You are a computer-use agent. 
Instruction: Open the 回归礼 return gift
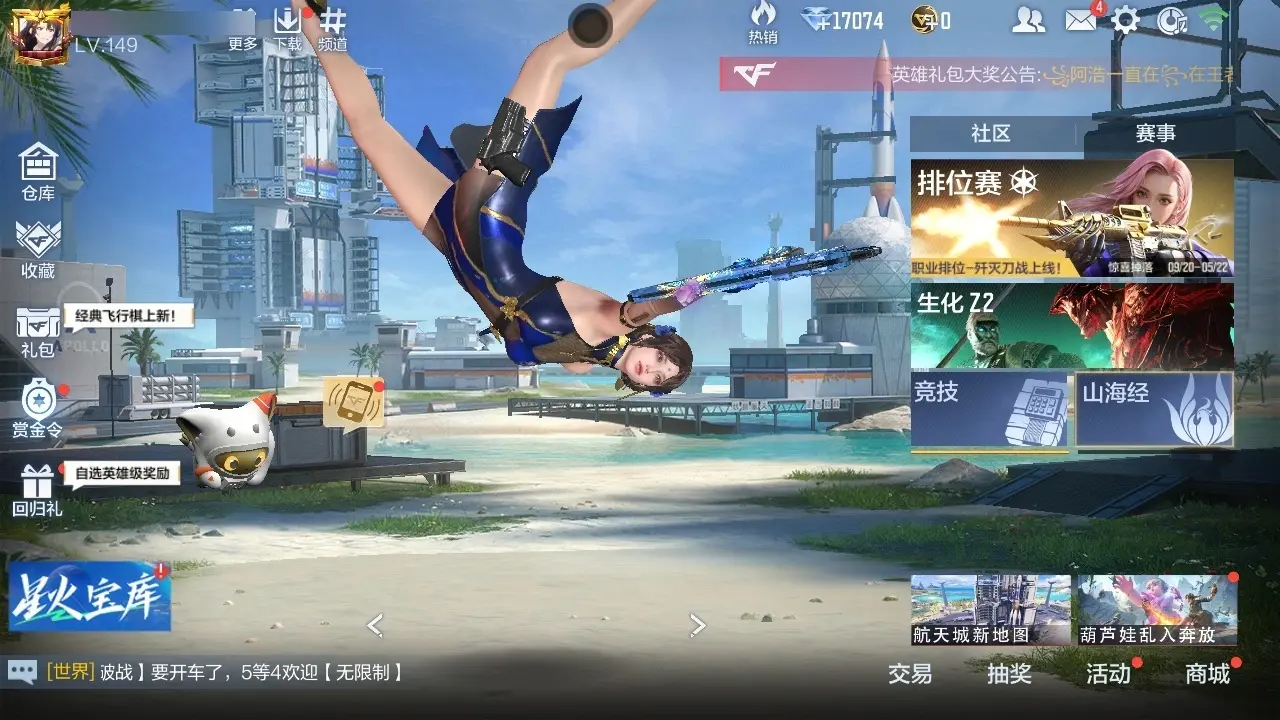[38, 490]
